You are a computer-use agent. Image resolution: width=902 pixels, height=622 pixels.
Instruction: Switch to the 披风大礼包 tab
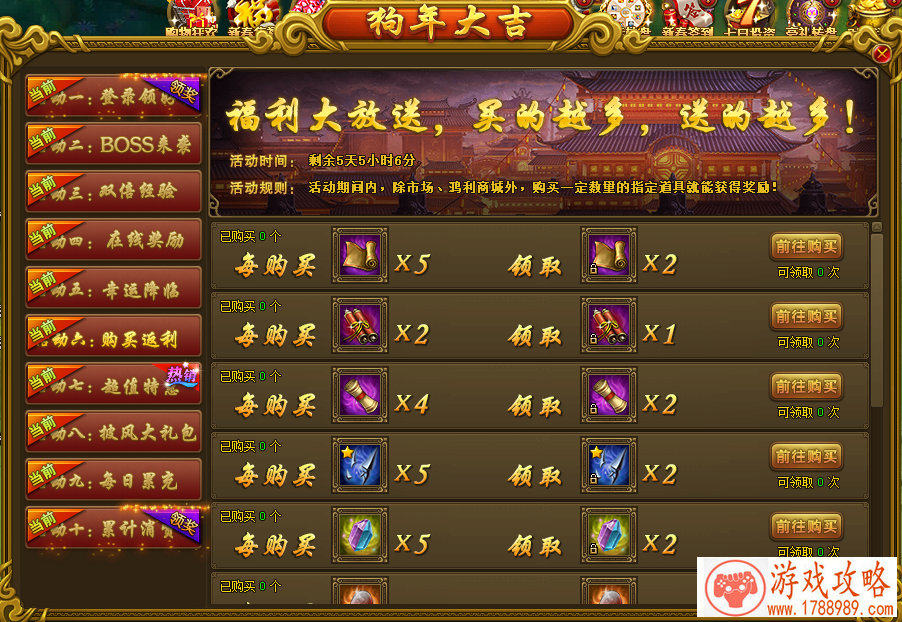(114, 431)
